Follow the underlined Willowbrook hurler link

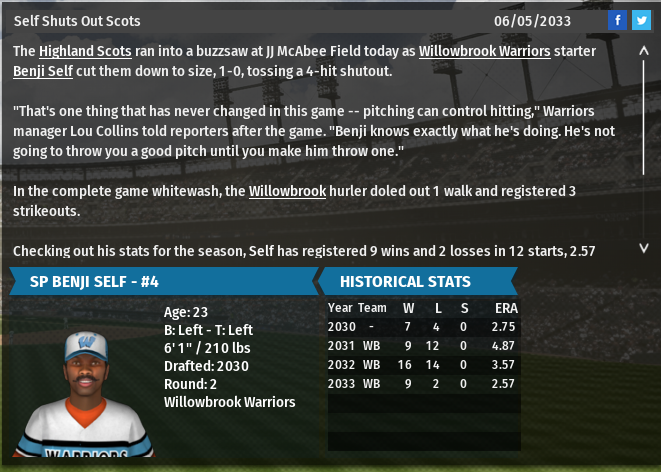pos(287,190)
